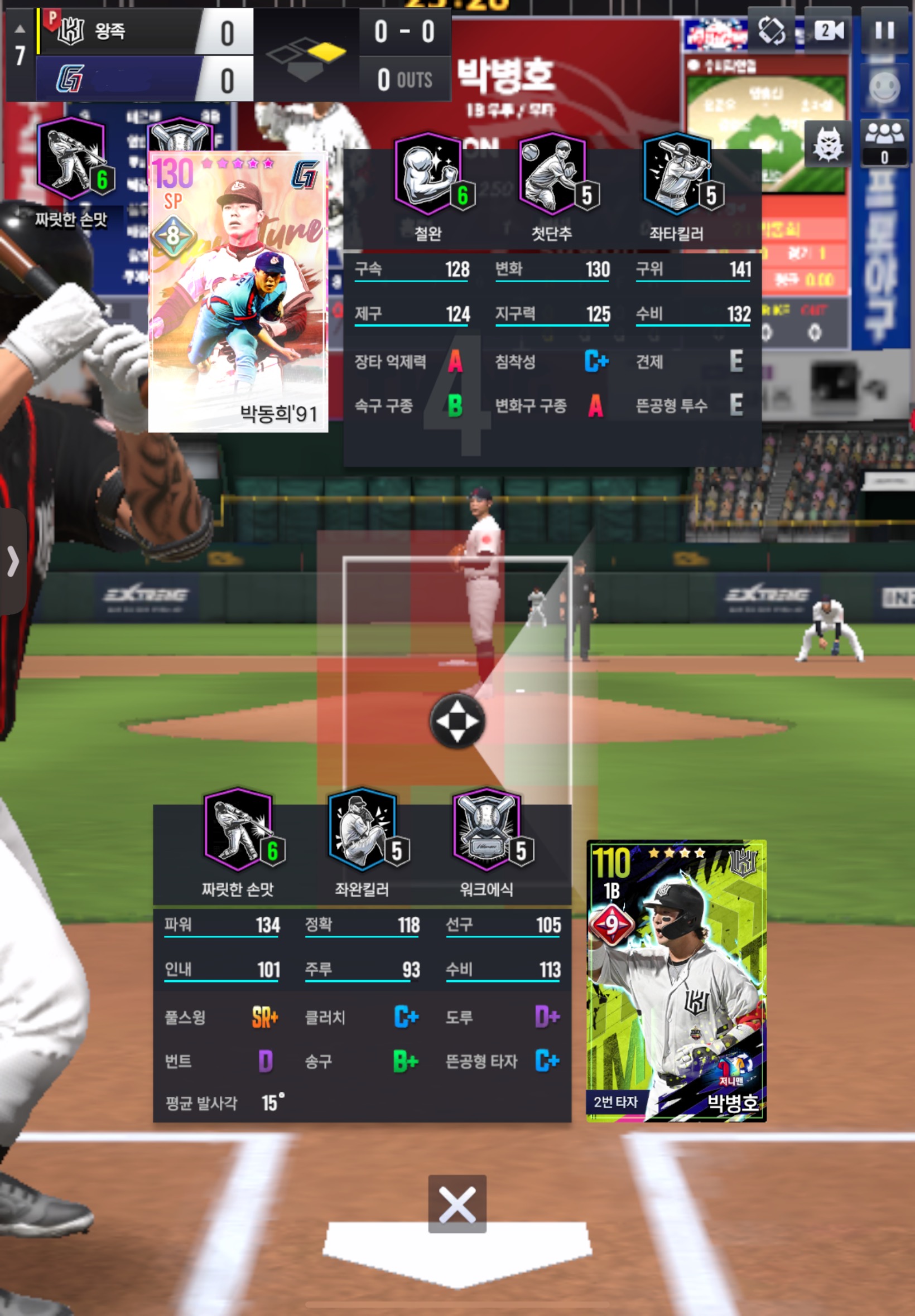
Task: Select the 박병호 batter card
Action: (676, 980)
